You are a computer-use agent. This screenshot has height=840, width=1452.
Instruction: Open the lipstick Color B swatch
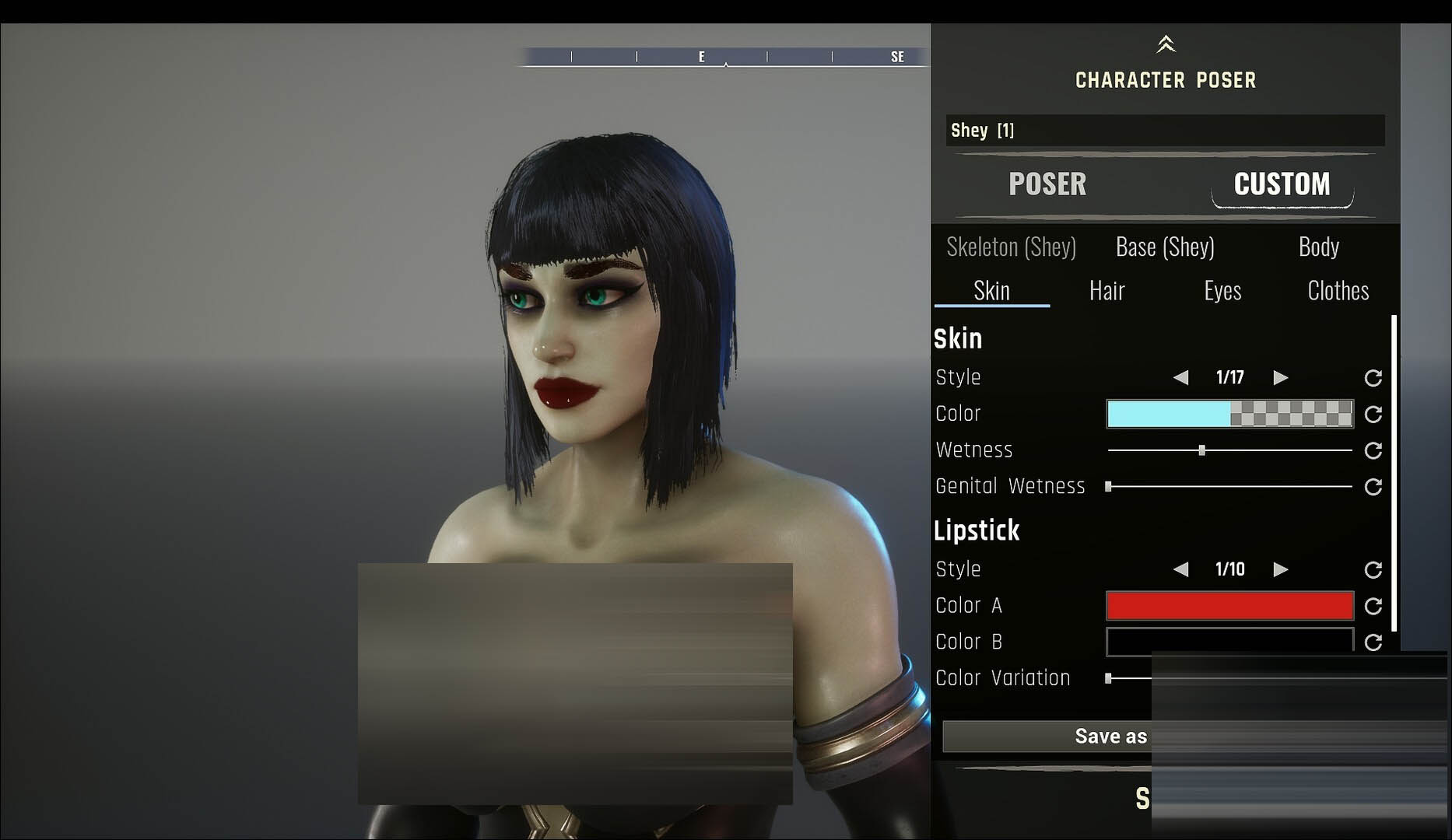(1229, 642)
